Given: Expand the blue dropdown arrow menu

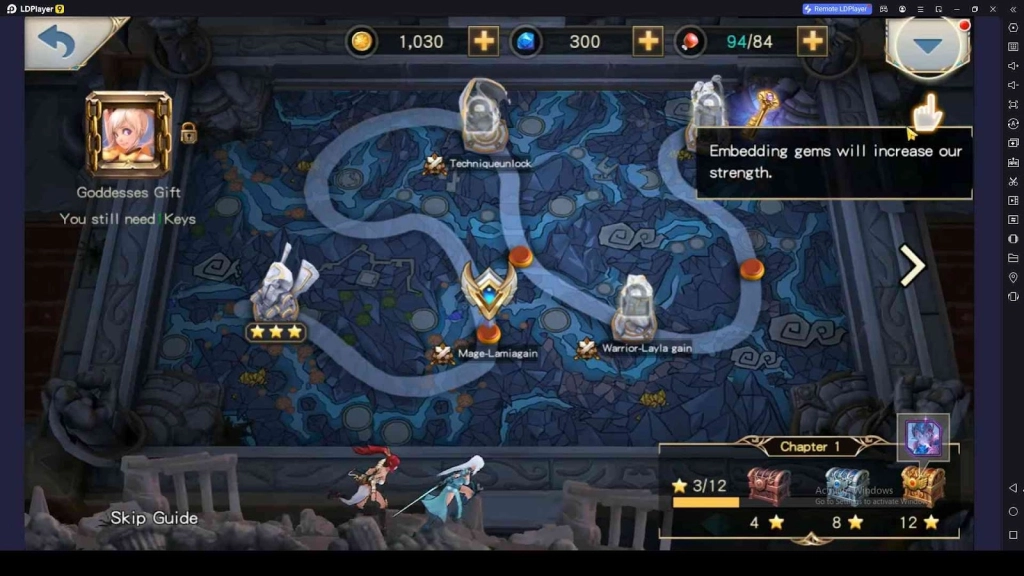Looking at the screenshot, I should (x=929, y=46).
